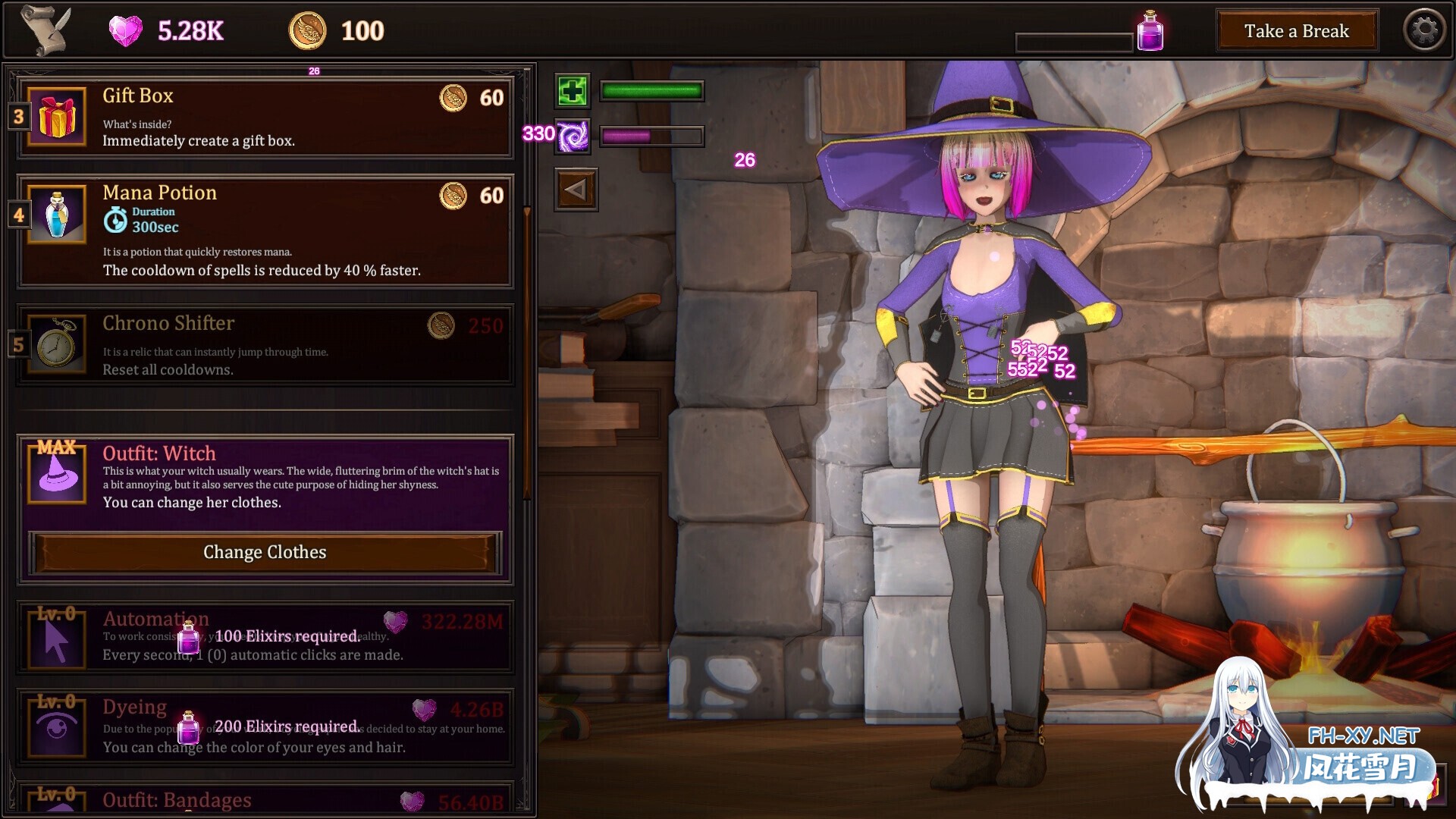1456x819 pixels.
Task: Cast the purple vortex spell
Action: click(573, 137)
